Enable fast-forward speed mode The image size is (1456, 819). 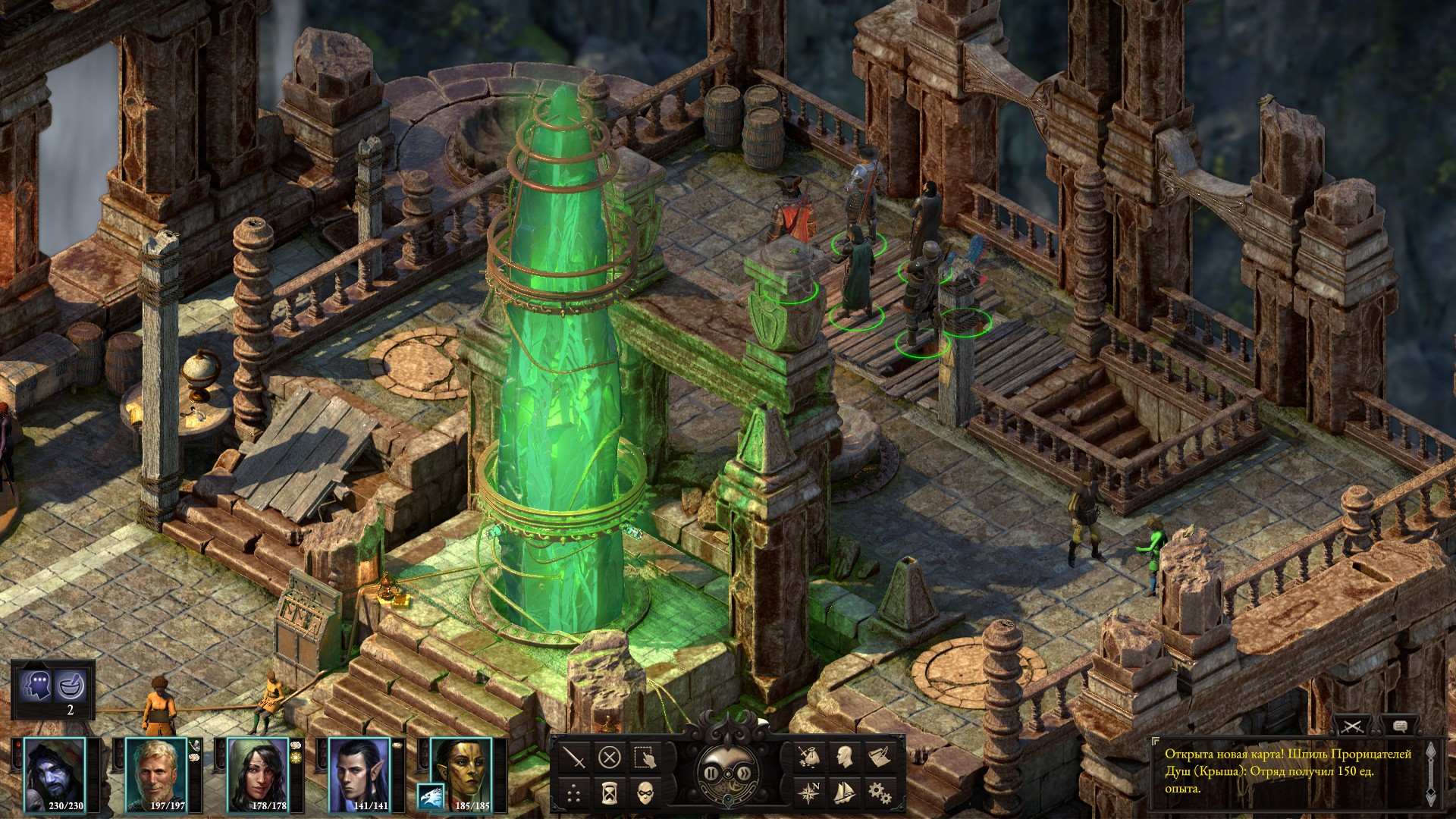point(744,773)
